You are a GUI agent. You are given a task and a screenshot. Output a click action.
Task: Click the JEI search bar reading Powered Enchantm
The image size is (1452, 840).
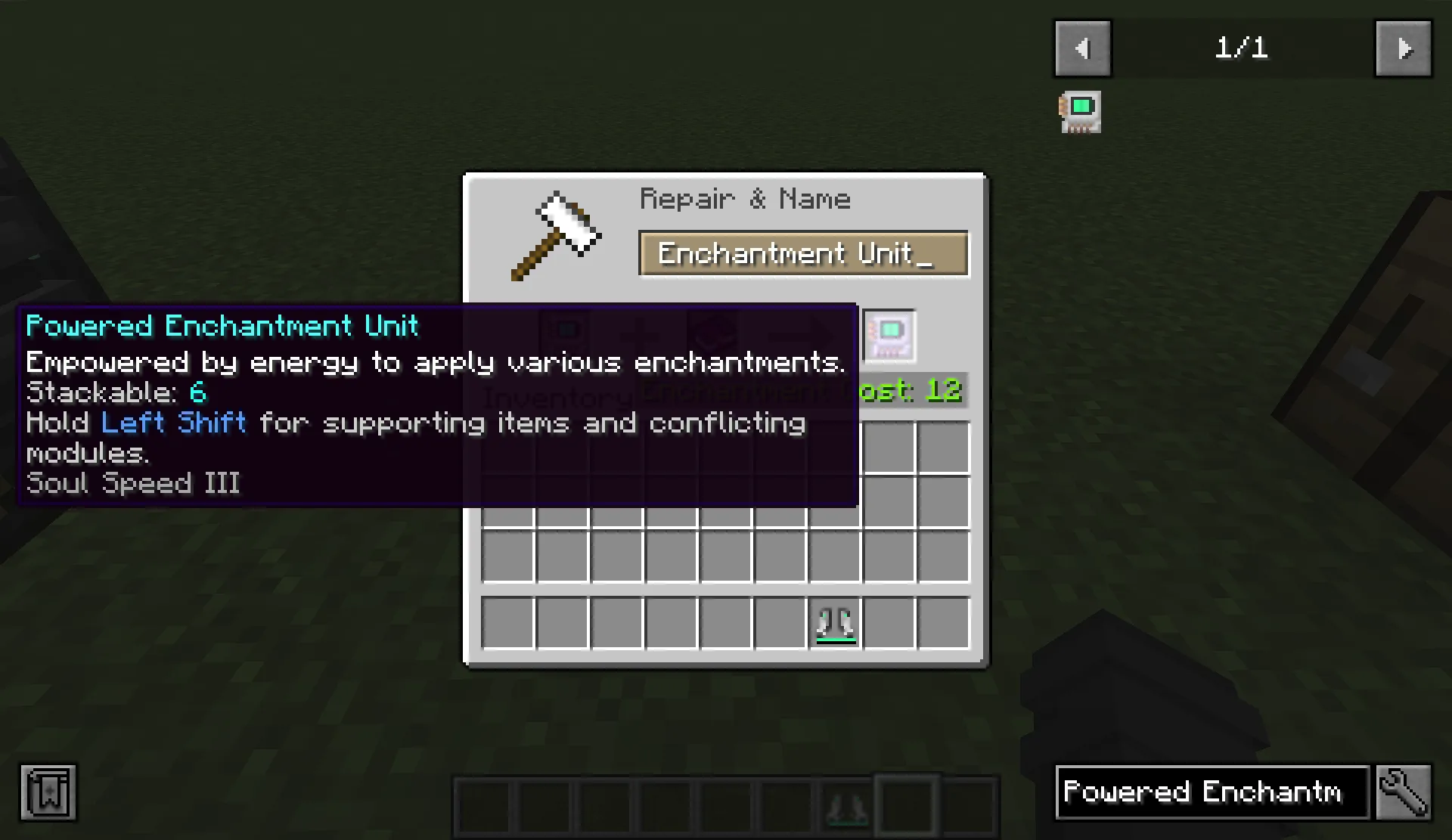tap(1211, 792)
